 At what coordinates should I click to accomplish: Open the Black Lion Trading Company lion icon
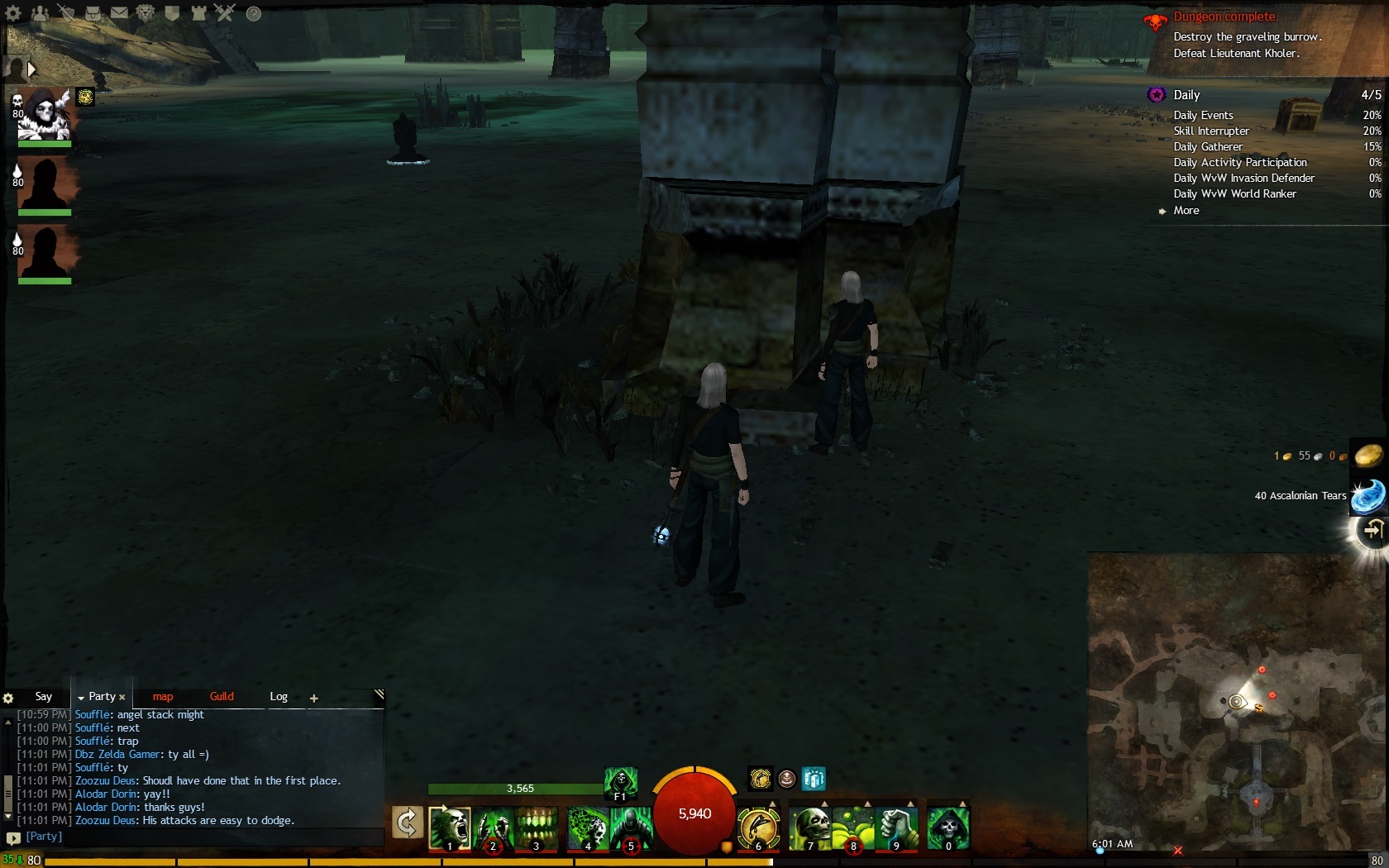(146, 13)
